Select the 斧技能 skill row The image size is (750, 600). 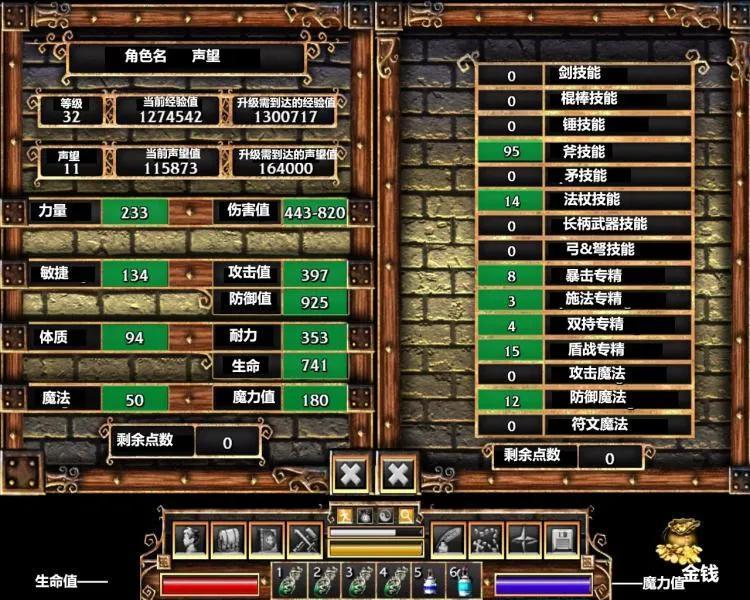(583, 151)
